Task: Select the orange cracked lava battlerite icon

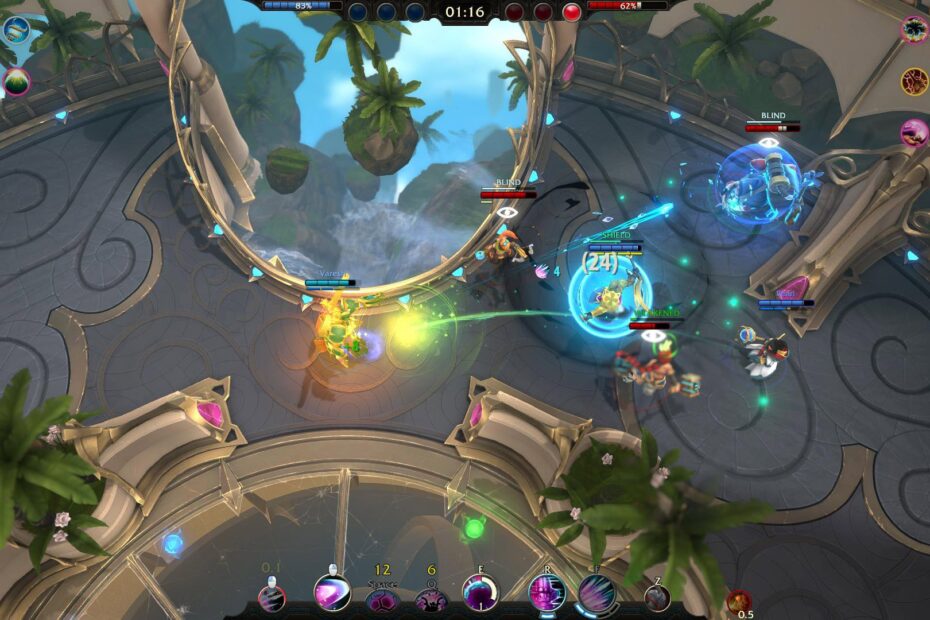Action: point(914,81)
